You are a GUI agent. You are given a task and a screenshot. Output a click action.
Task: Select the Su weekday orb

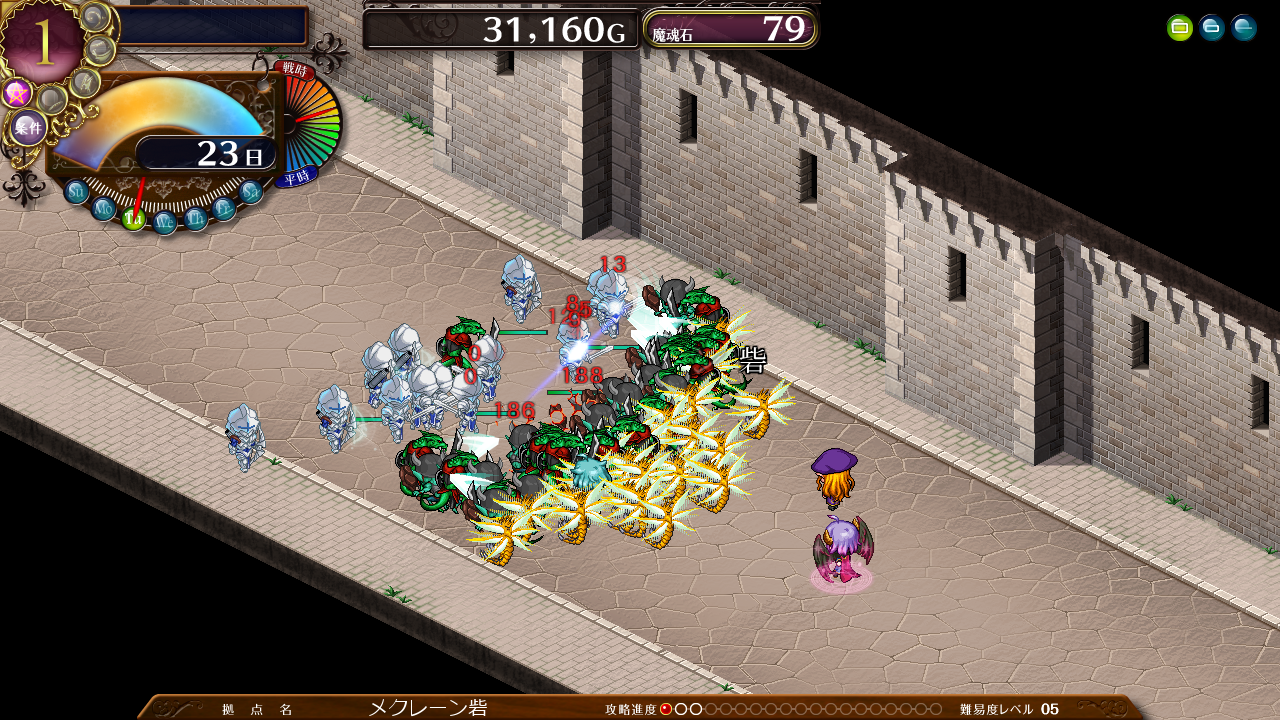point(77,192)
